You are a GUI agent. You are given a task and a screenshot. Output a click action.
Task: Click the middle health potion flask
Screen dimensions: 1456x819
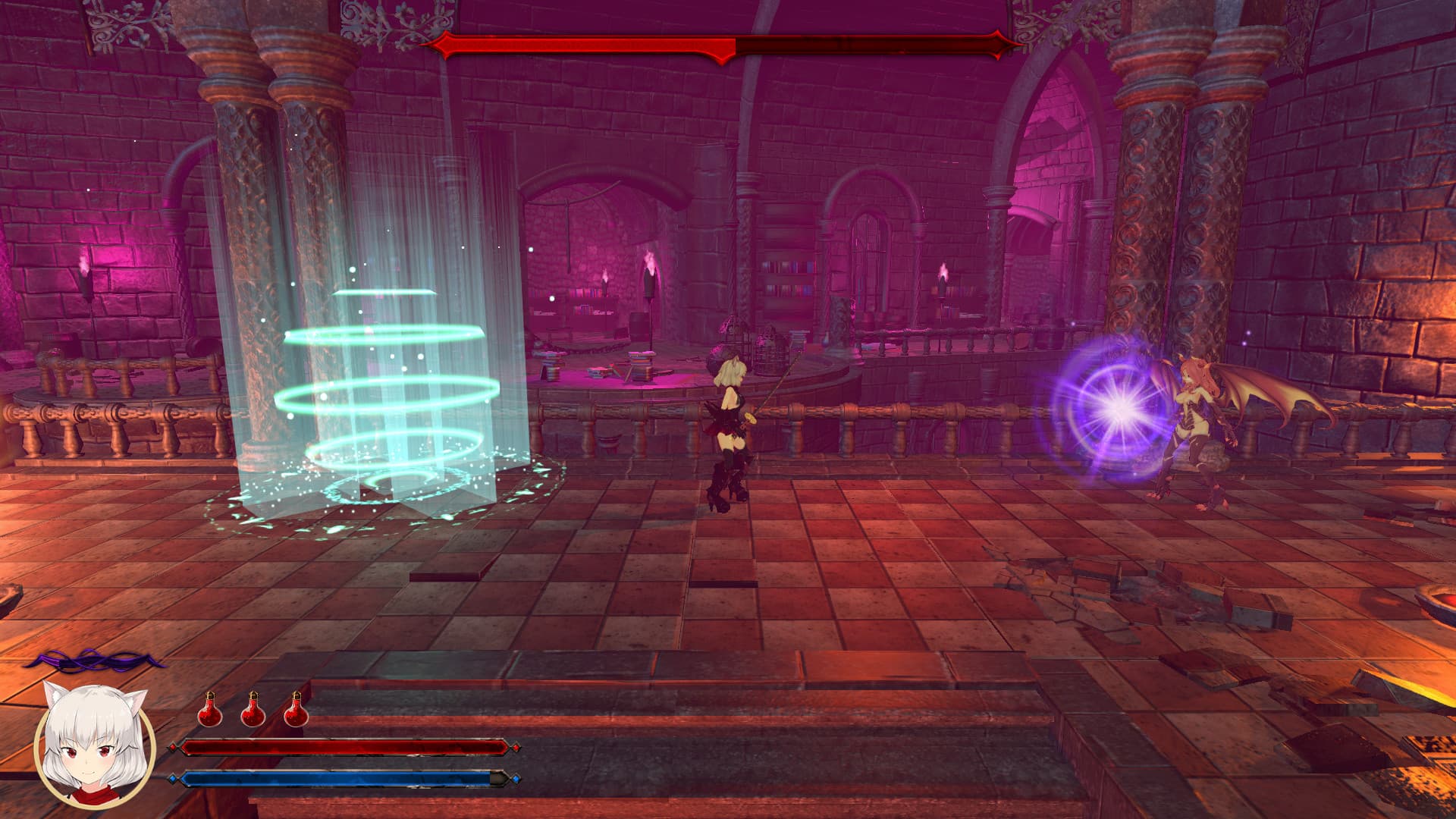[254, 711]
